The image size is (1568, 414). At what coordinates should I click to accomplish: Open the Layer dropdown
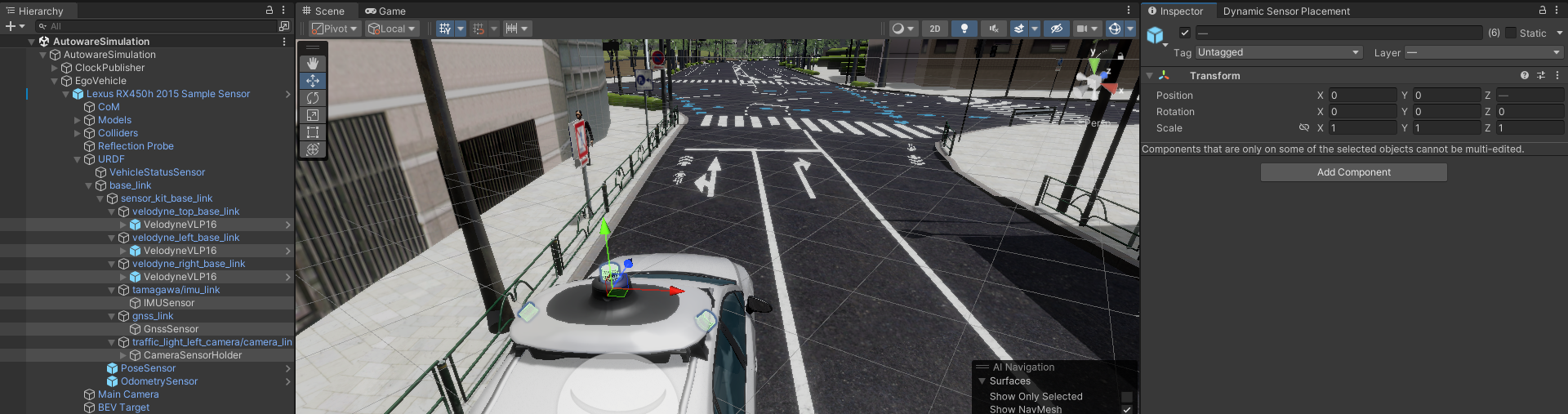tap(1482, 52)
